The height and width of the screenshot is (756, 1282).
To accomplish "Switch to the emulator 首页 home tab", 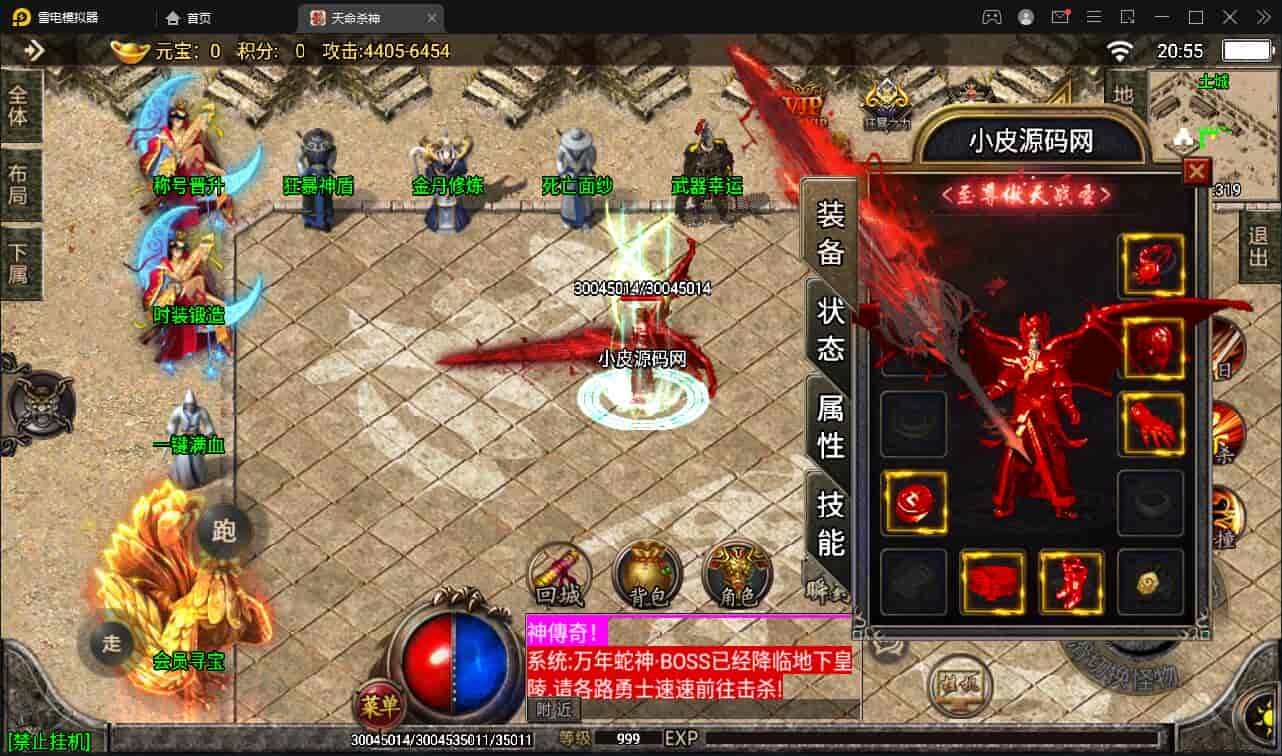I will tap(189, 18).
